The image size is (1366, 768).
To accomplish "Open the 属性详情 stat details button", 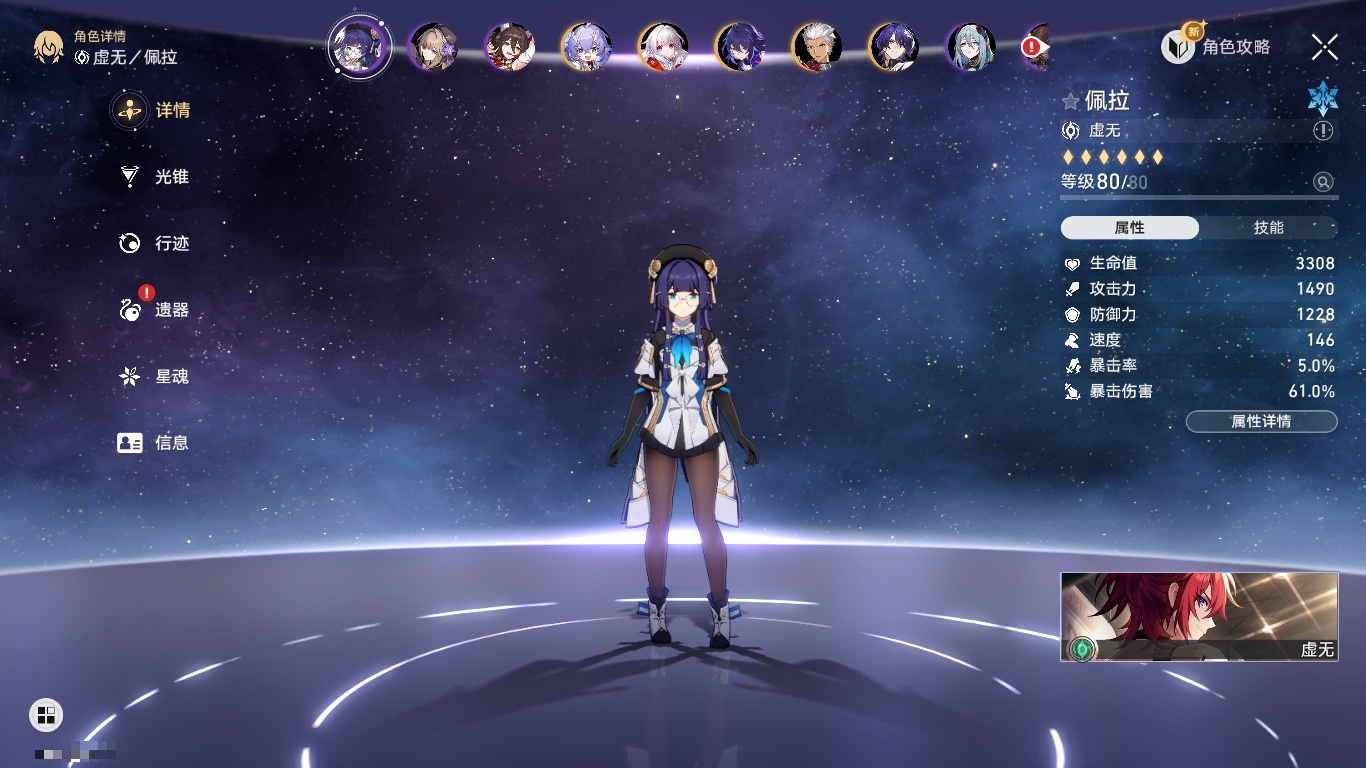I will [x=1261, y=422].
